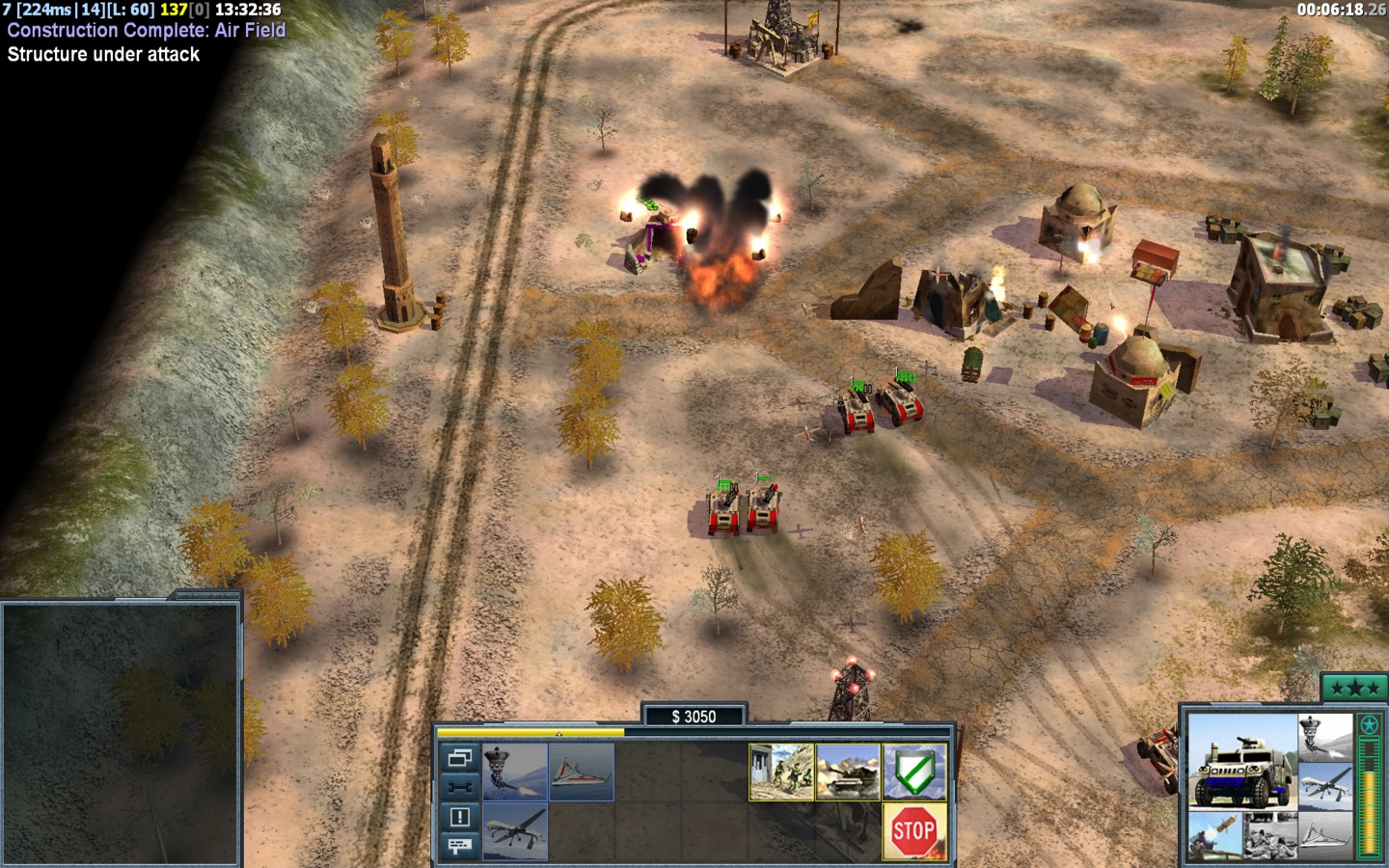Open the chat communicator button

(x=460, y=846)
